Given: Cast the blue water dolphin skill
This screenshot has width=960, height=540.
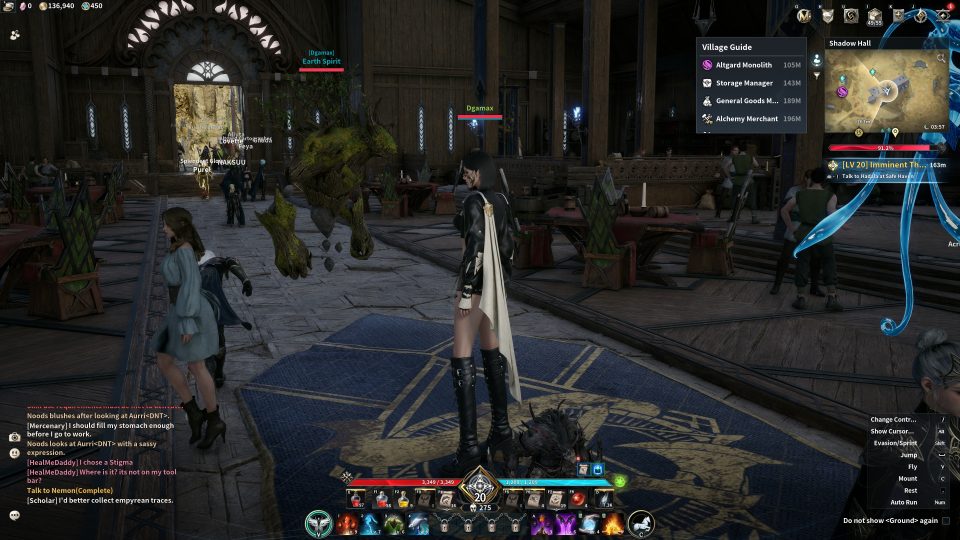Looking at the screenshot, I should point(419,524).
